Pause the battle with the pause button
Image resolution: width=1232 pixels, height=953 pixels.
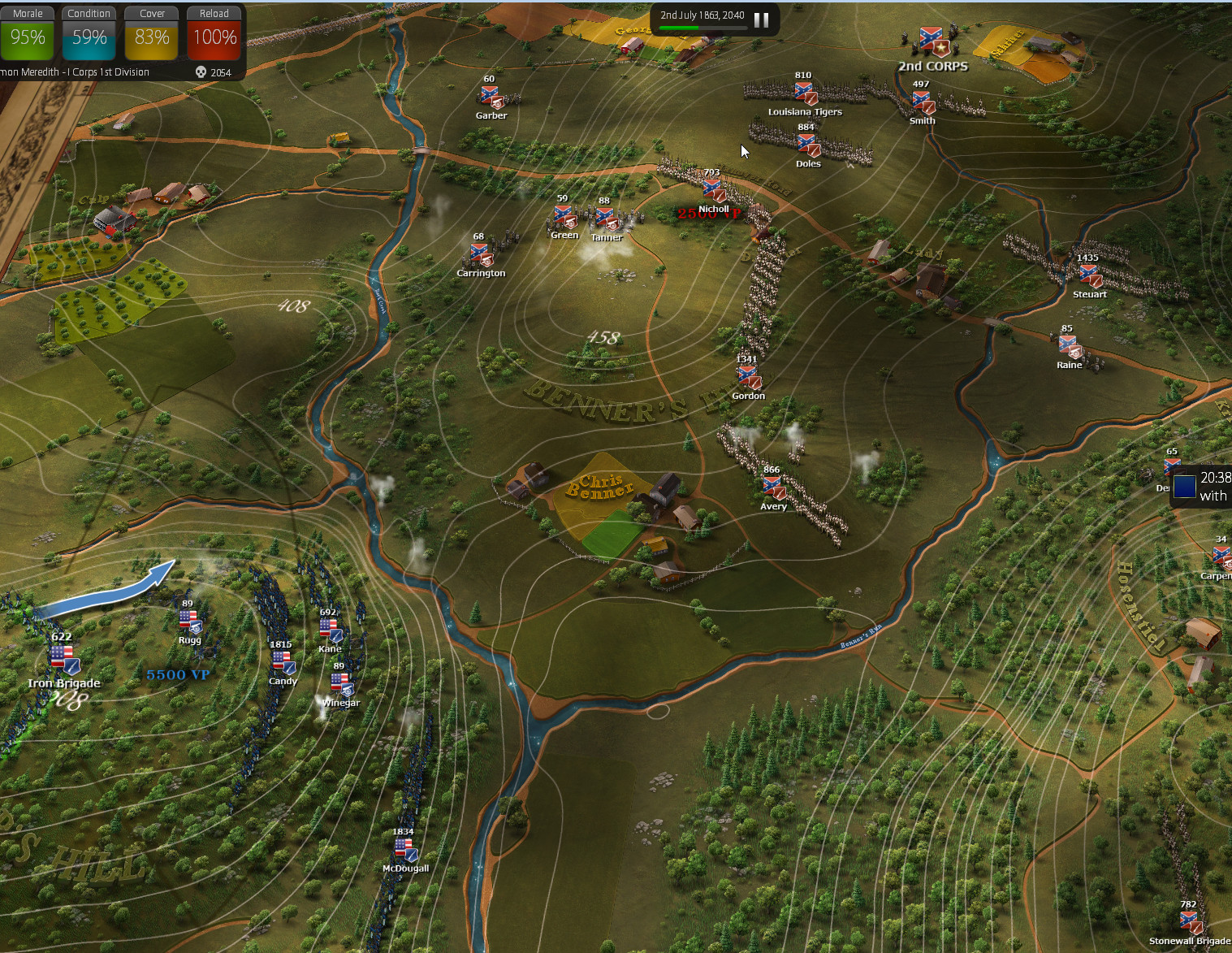point(761,19)
